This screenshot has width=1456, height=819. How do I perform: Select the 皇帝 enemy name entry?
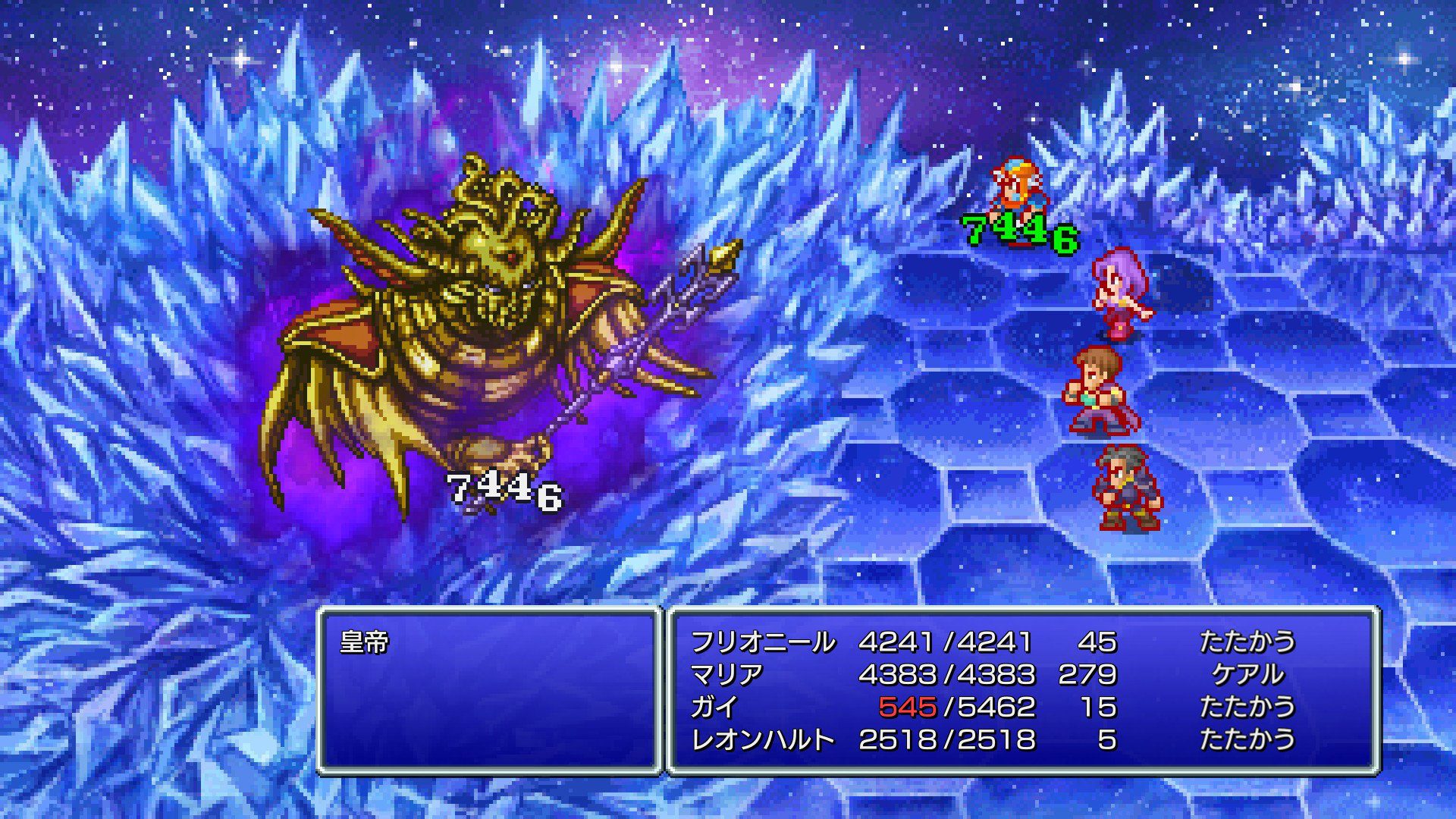click(365, 643)
